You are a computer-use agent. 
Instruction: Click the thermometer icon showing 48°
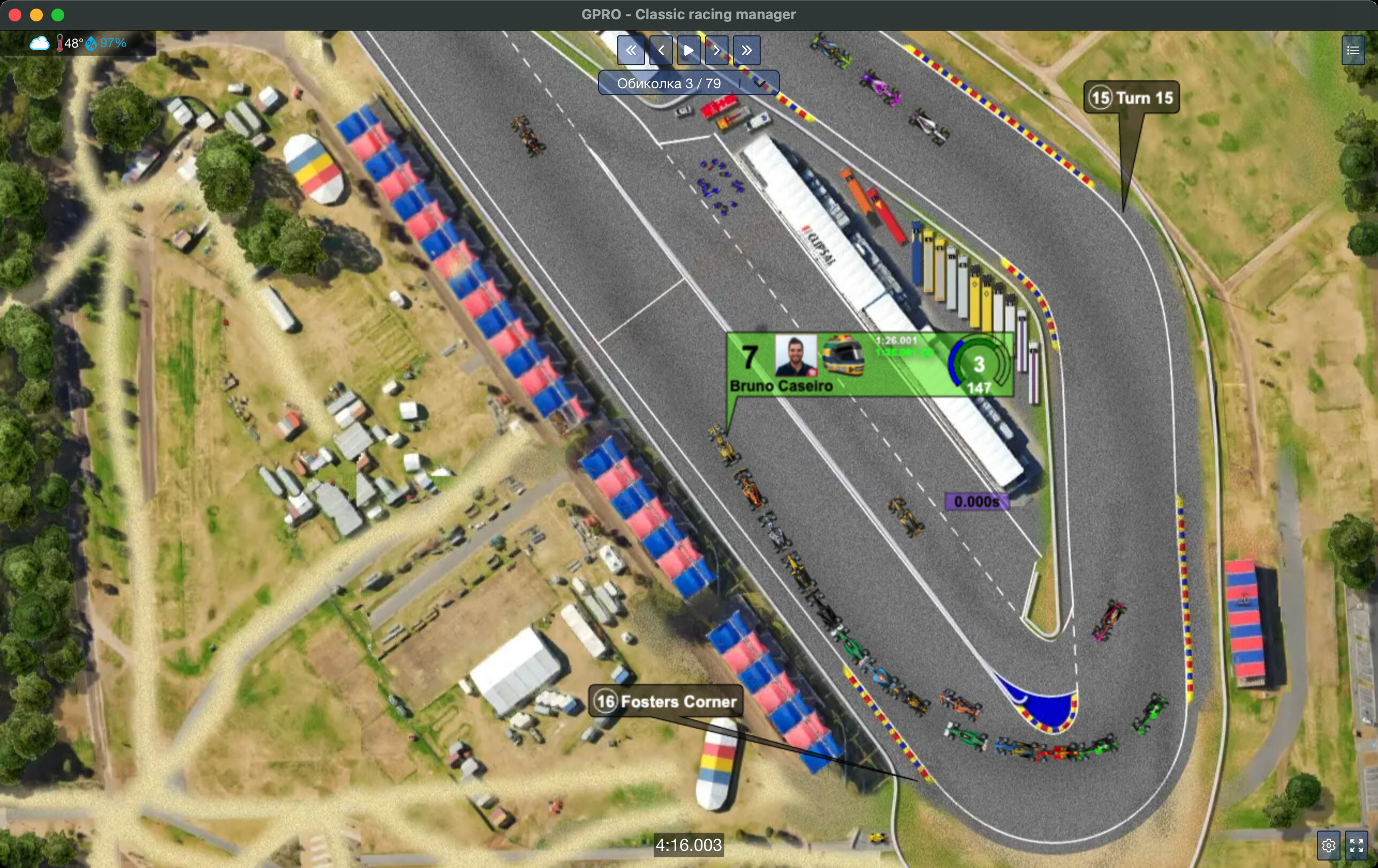pyautogui.click(x=60, y=42)
